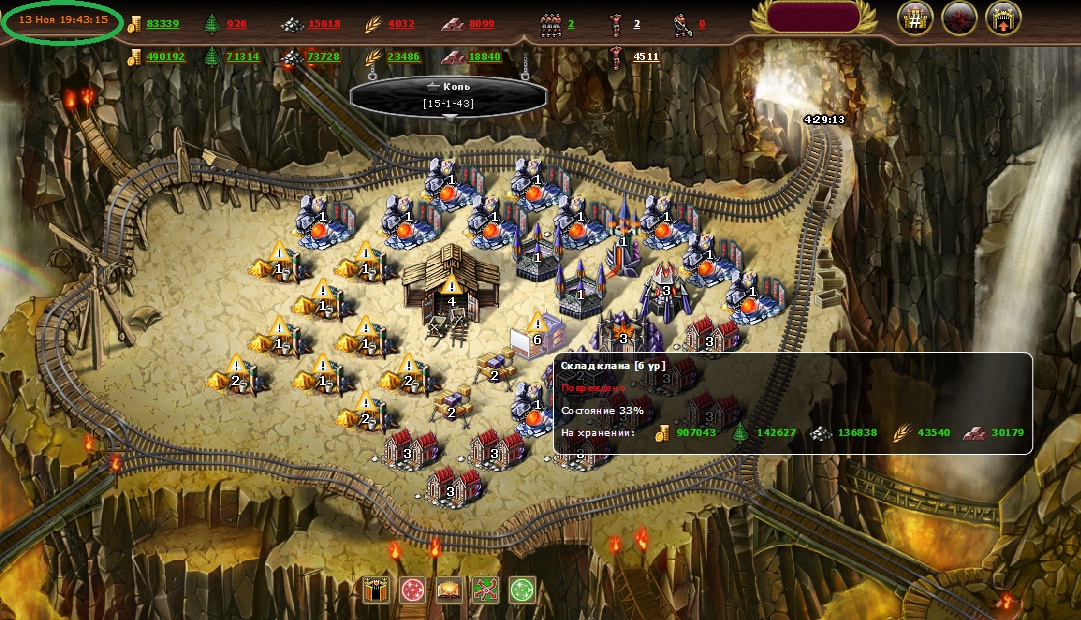Select the warrior with sword count link
Screen dimensions: 1081x620
click(x=701, y=24)
